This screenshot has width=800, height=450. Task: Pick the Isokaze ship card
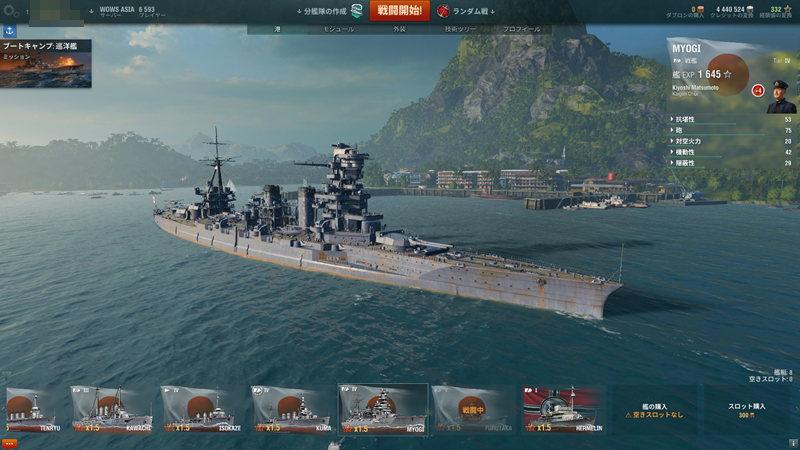pyautogui.click(x=202, y=410)
